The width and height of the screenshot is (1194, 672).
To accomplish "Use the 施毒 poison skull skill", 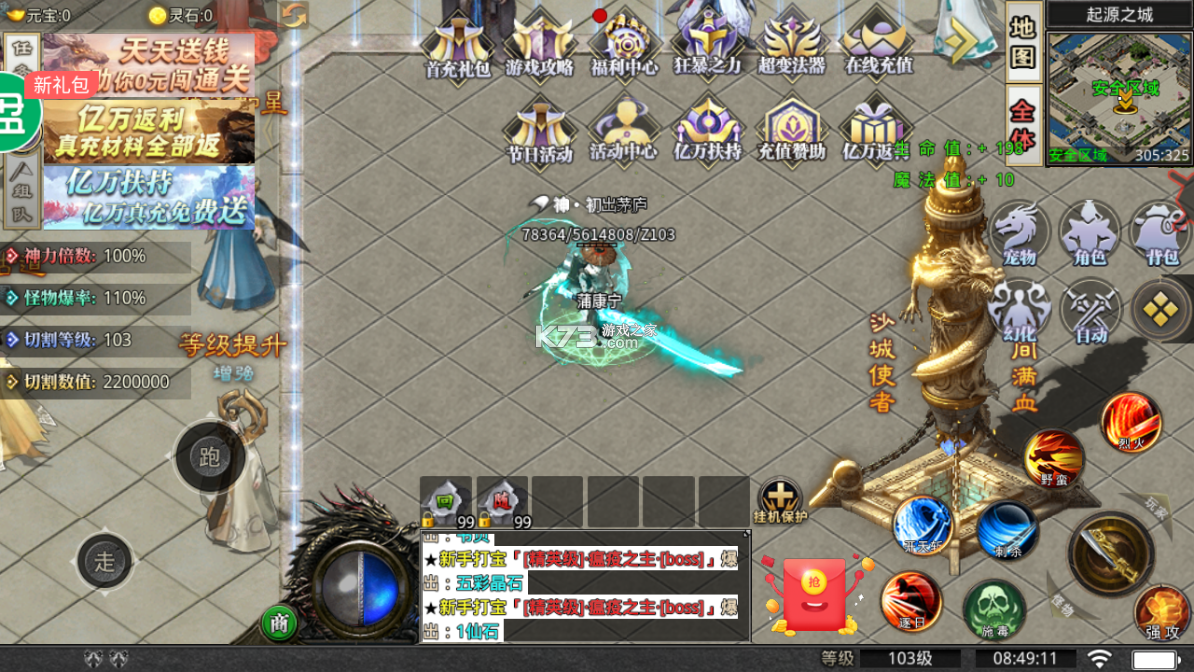I will coord(994,608).
